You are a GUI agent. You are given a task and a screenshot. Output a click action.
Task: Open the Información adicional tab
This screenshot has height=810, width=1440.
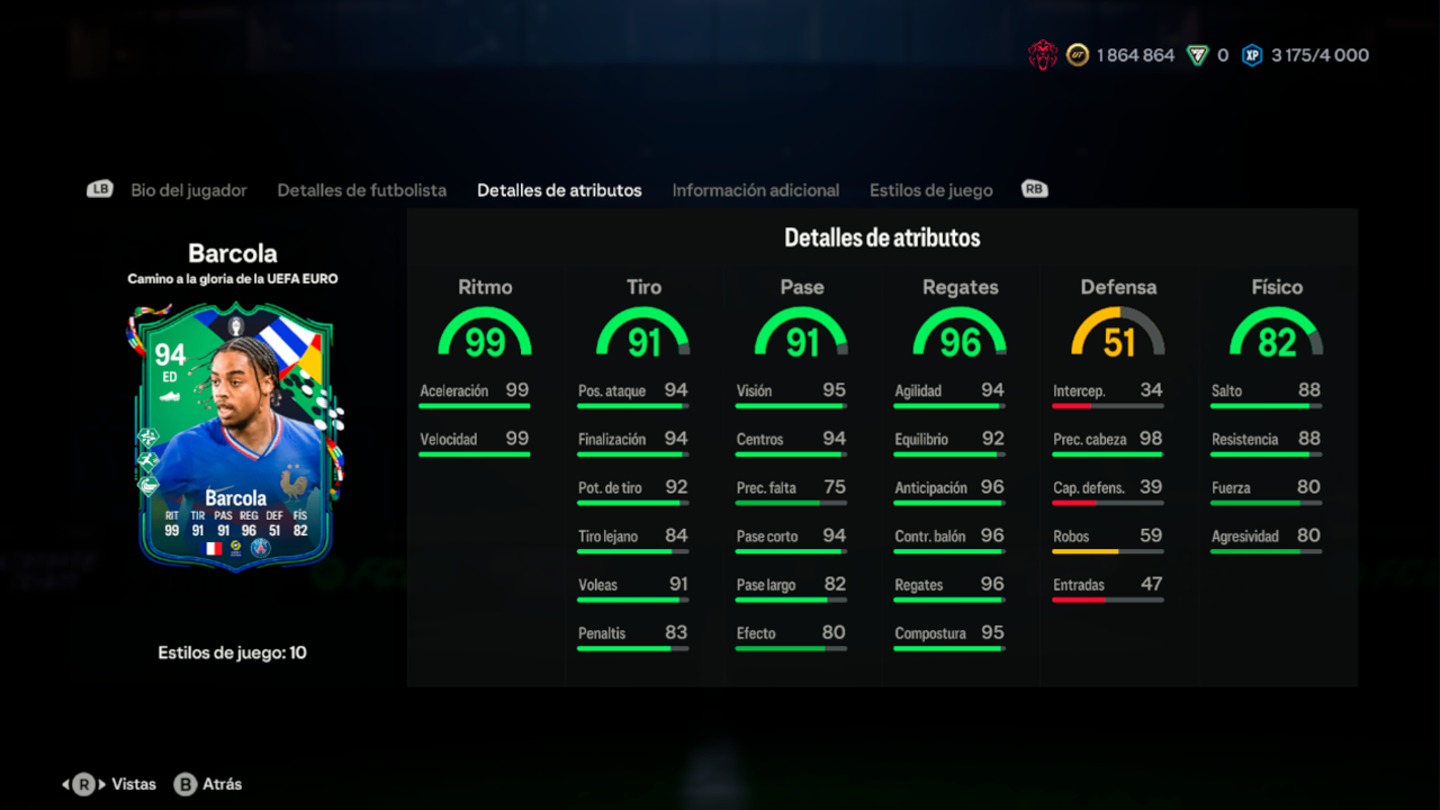pyautogui.click(x=756, y=189)
